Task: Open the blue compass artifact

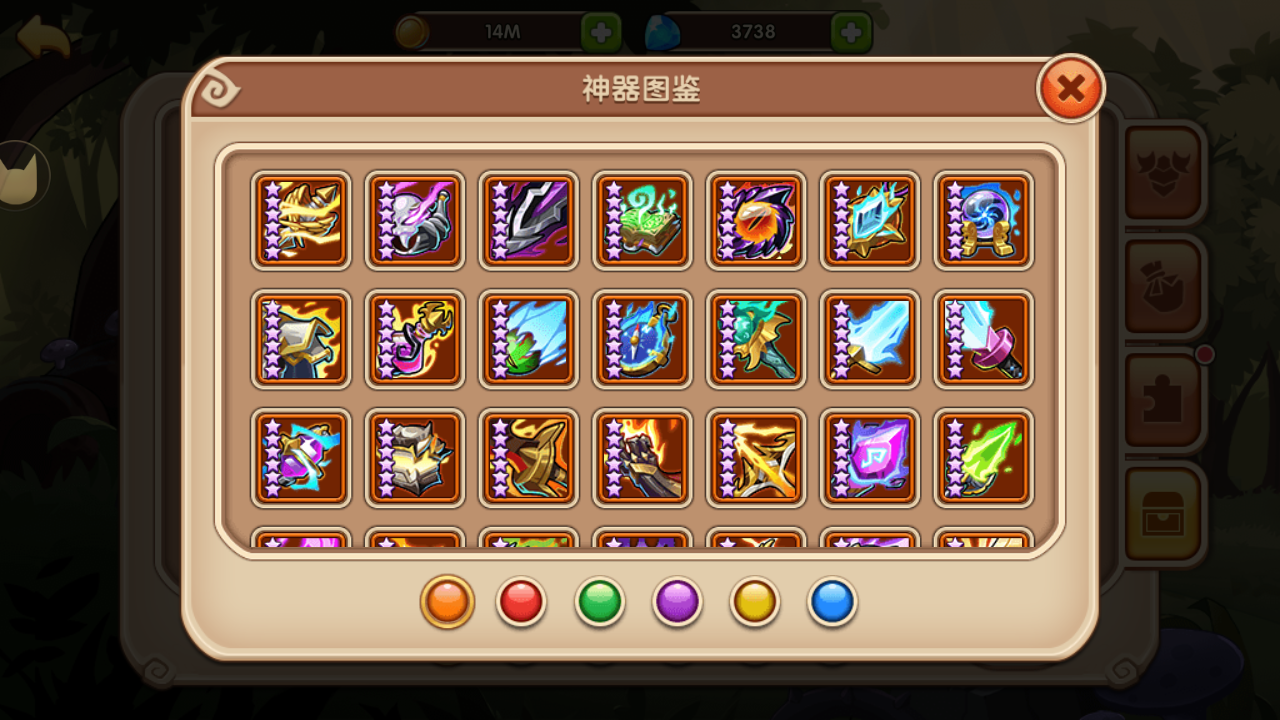Action: [643, 340]
